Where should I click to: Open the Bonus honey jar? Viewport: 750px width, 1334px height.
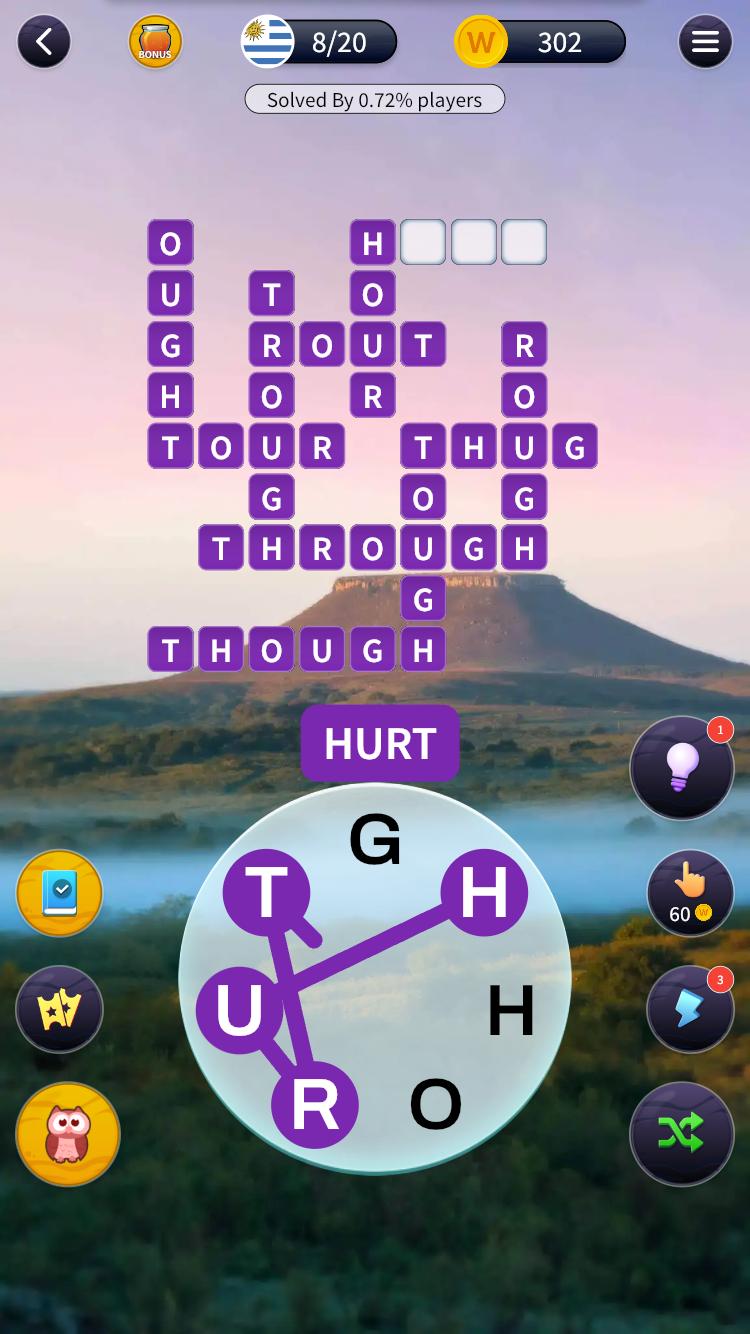[x=155, y=42]
